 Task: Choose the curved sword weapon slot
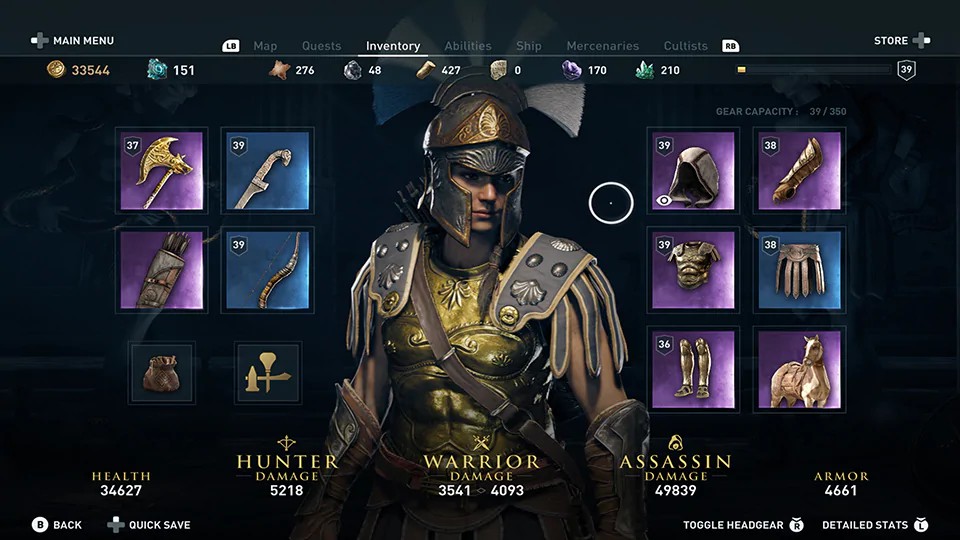tap(266, 171)
